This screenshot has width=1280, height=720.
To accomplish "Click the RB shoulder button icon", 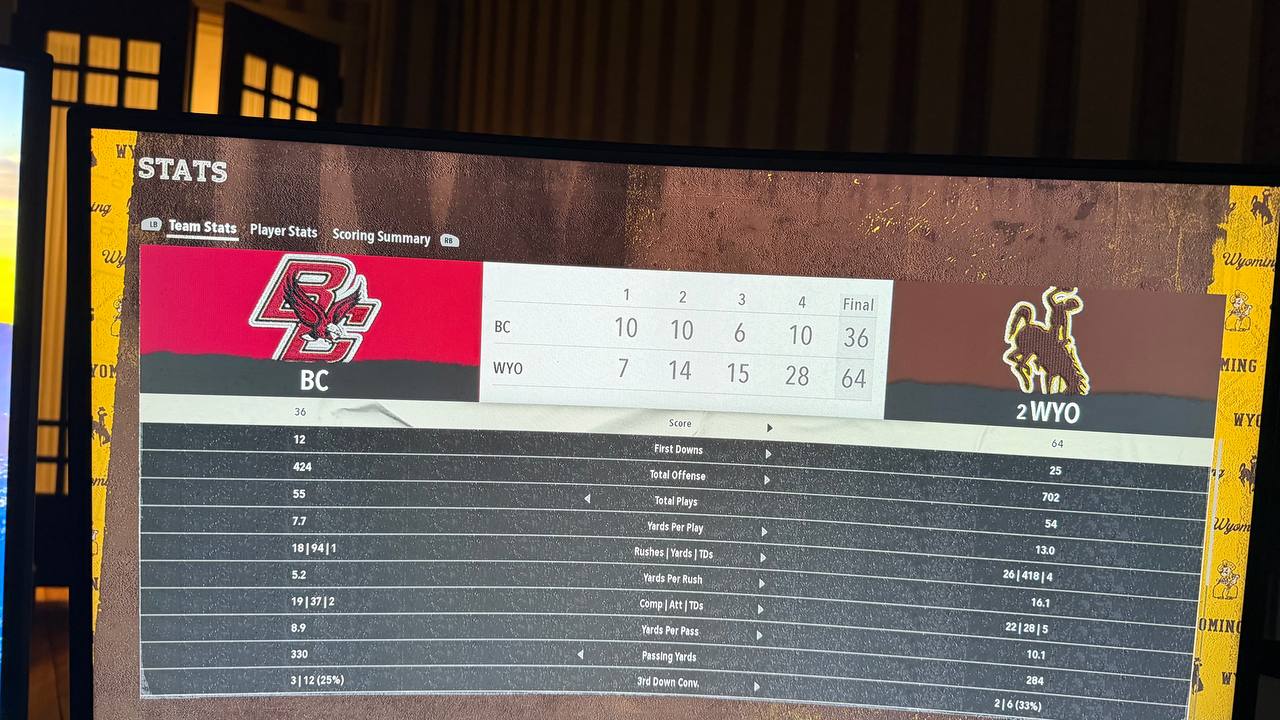I will tap(448, 239).
